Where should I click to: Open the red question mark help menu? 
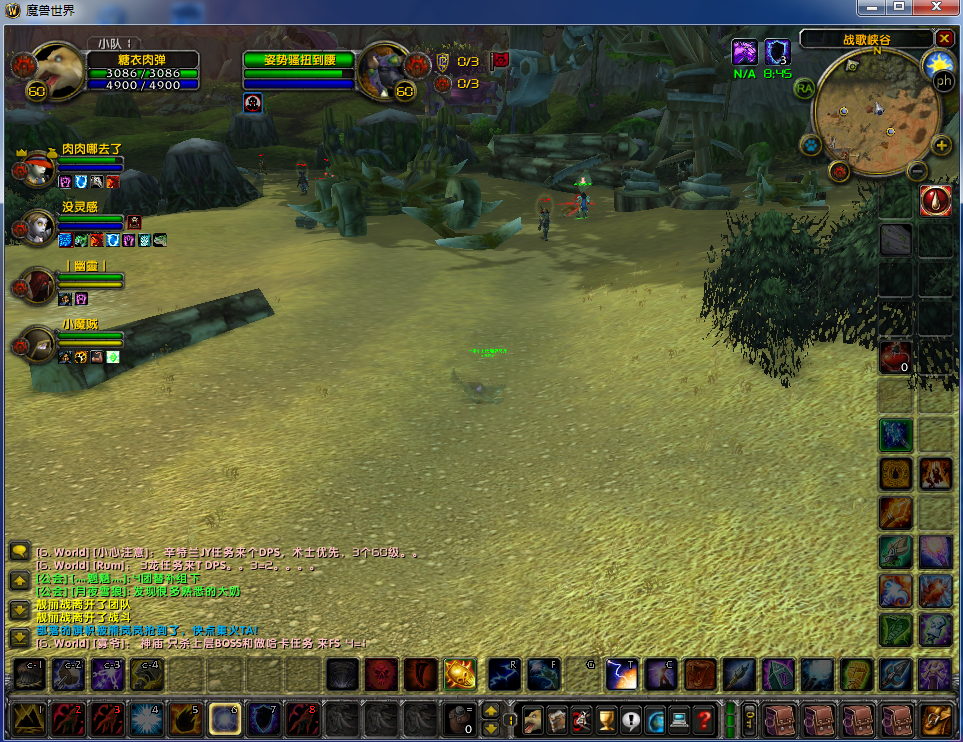point(705,718)
